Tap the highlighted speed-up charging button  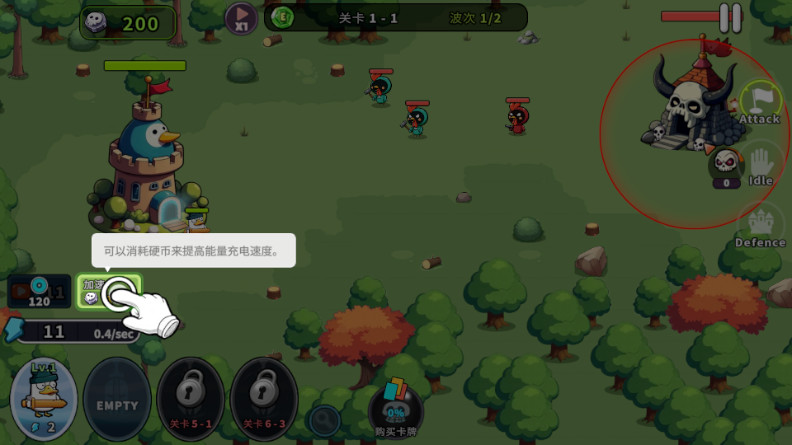coord(110,292)
